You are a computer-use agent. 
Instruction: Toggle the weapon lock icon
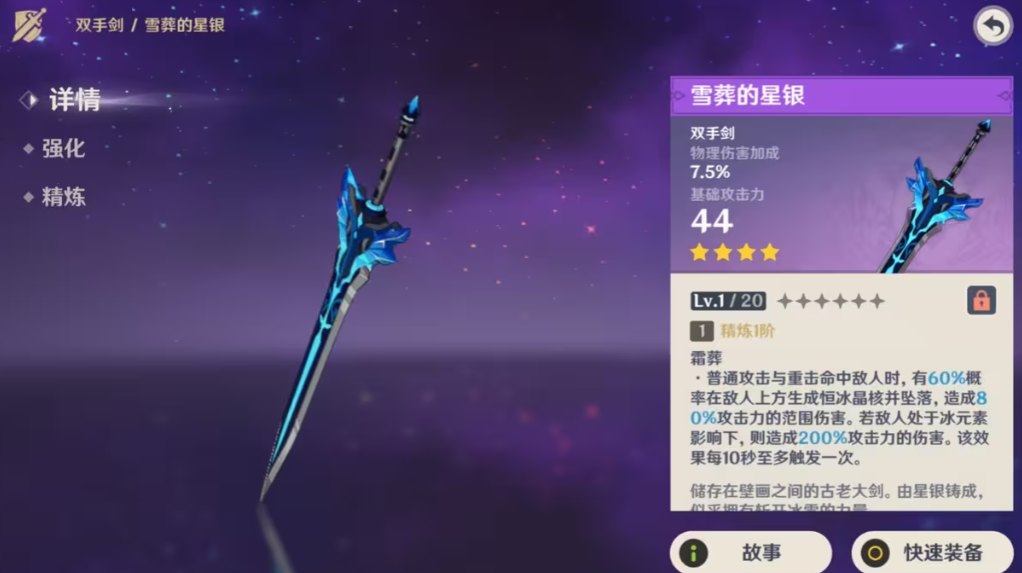pyautogui.click(x=981, y=300)
